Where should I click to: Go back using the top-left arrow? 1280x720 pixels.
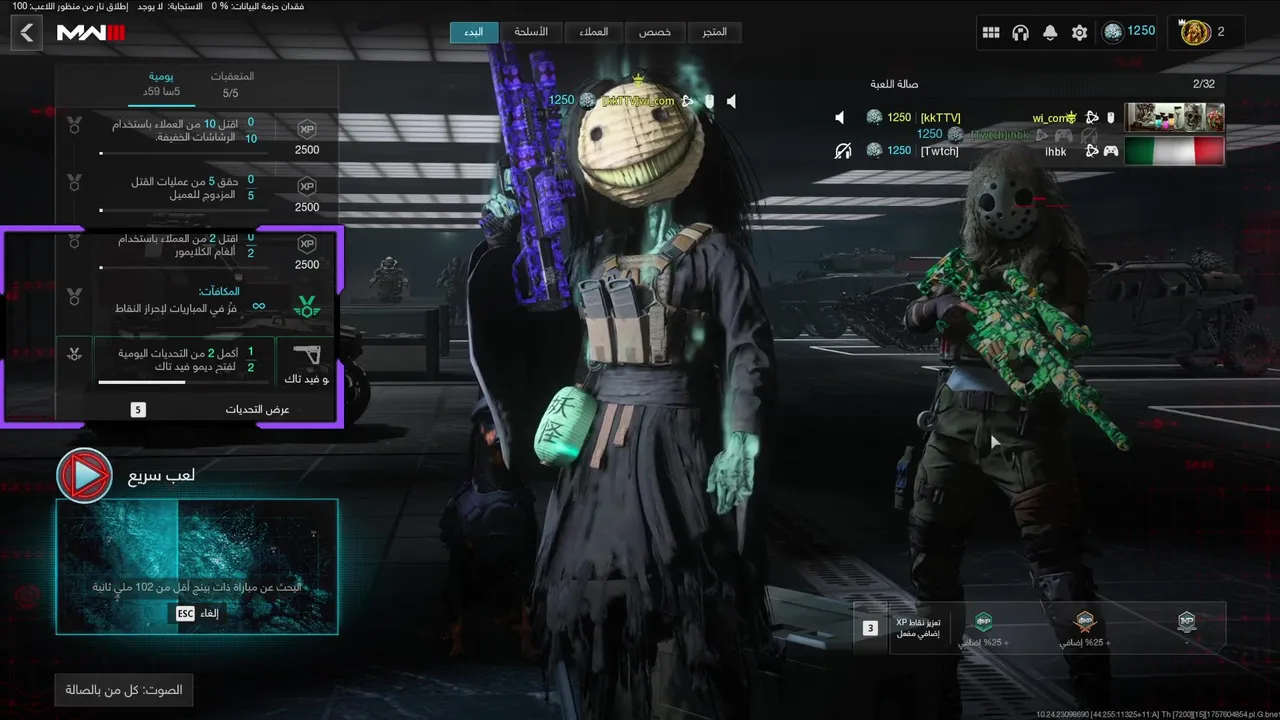tap(27, 33)
